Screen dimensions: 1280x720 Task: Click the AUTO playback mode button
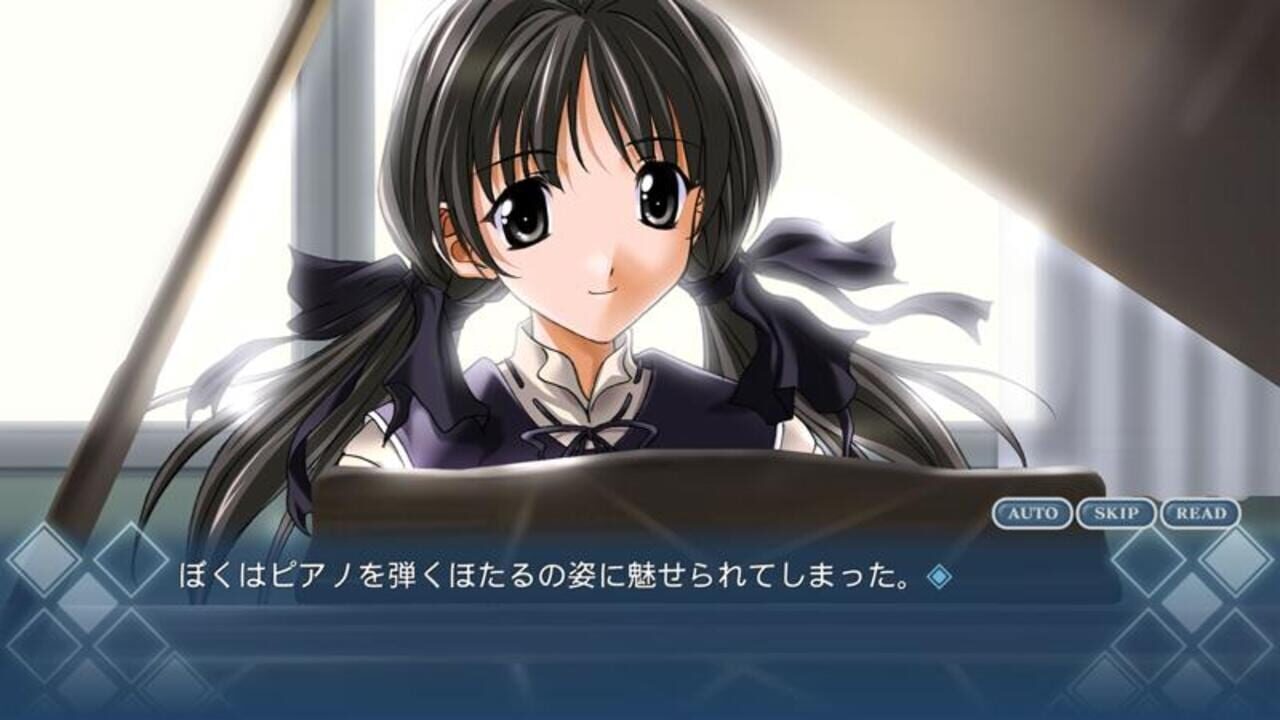(1033, 513)
